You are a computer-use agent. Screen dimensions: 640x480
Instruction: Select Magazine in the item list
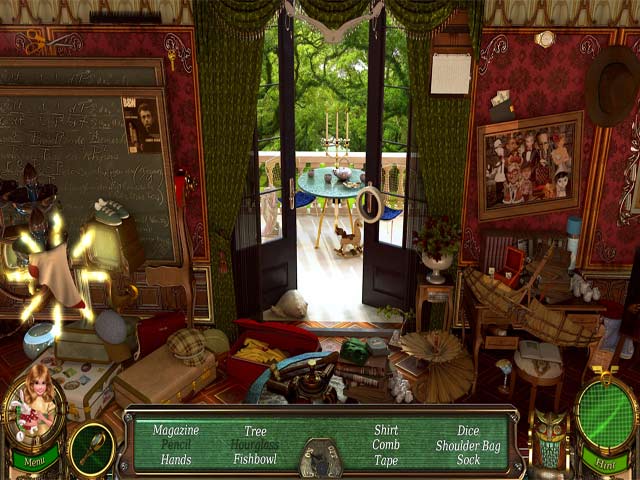pyautogui.click(x=176, y=430)
